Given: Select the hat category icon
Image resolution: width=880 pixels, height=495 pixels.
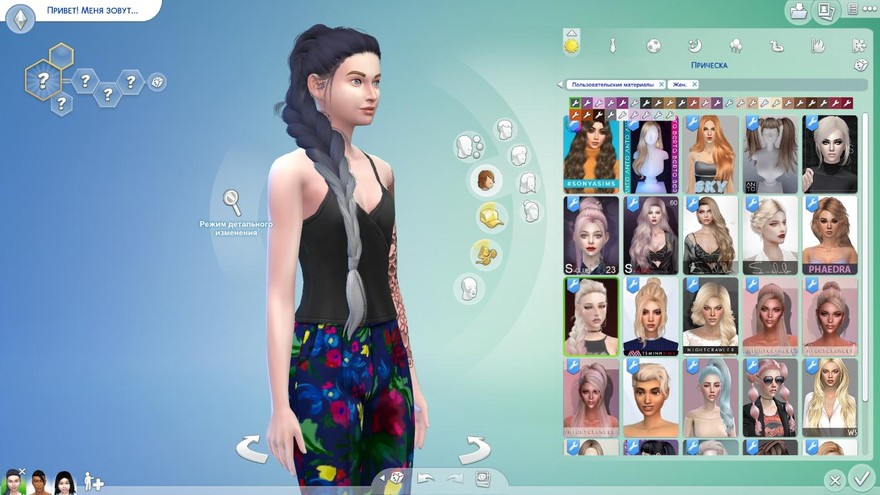Looking at the screenshot, I should (x=491, y=216).
